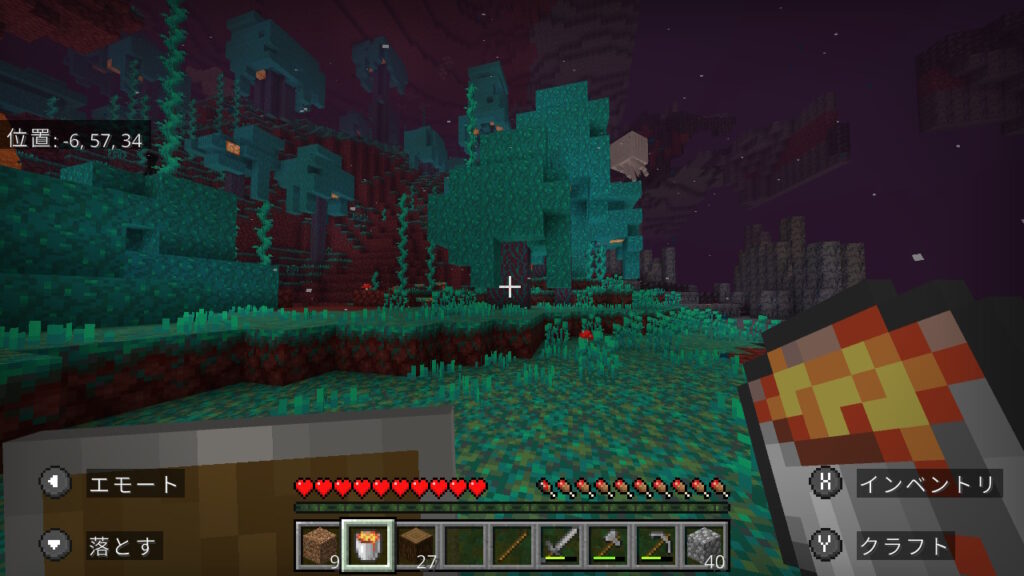Equip the sword from the hotbar
This screenshot has width=1024, height=576.
point(557,545)
